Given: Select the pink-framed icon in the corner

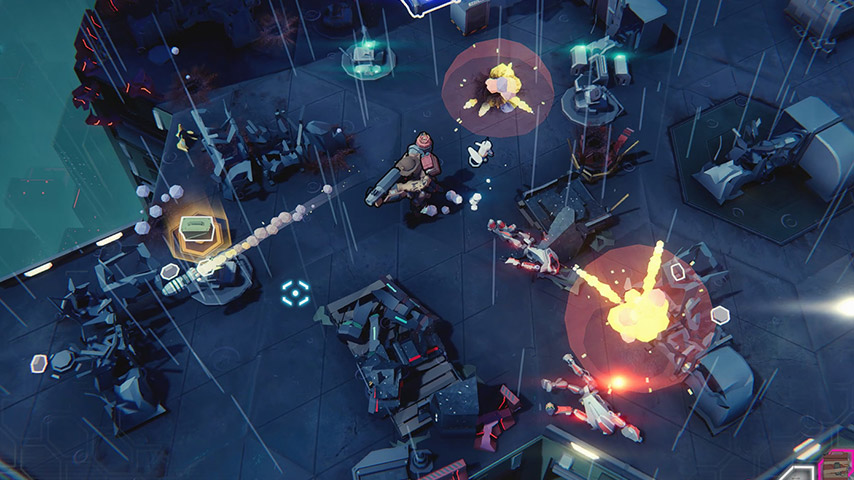Looking at the screenshot, I should point(834,466).
